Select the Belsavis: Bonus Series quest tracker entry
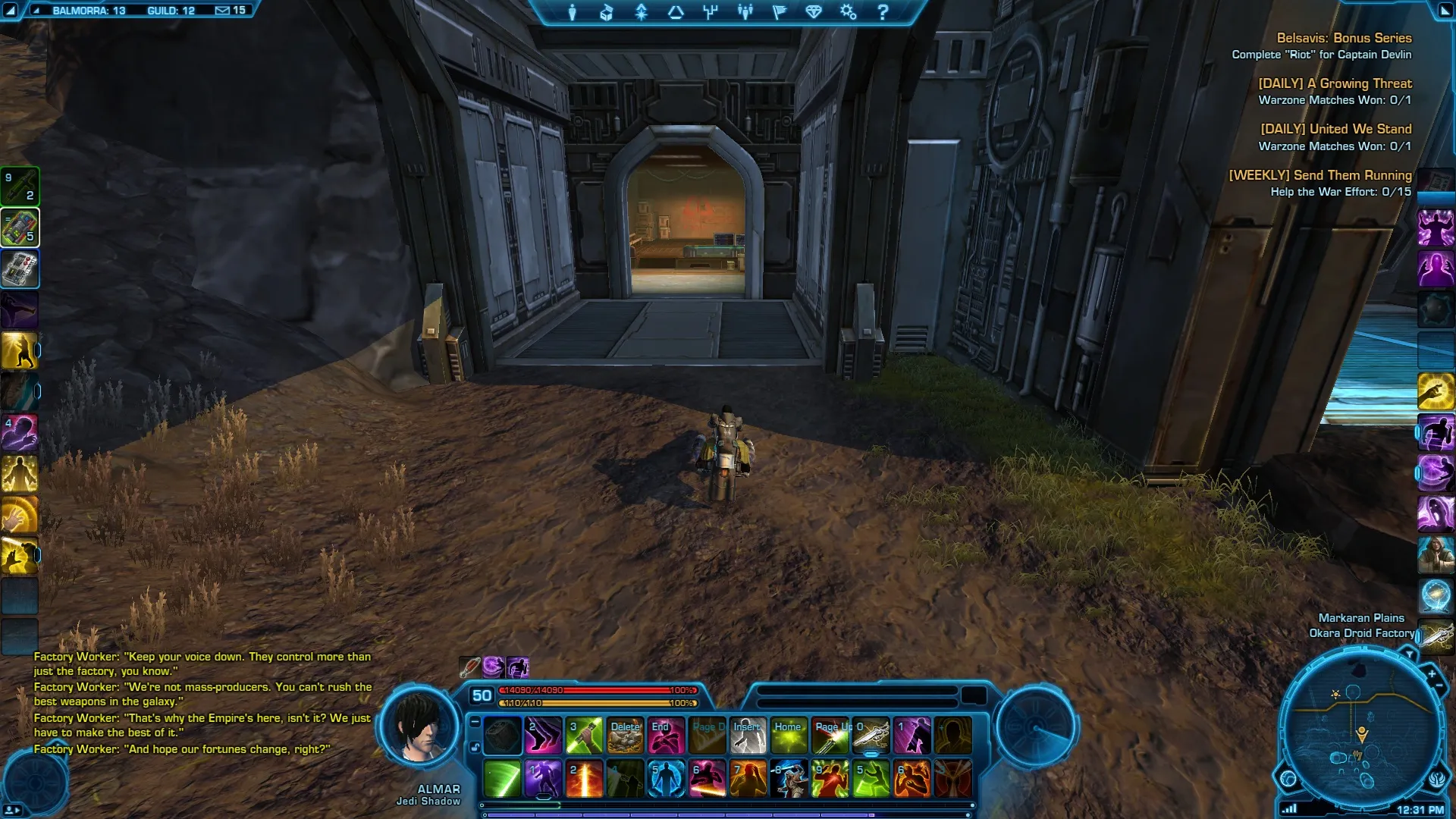 (1343, 38)
